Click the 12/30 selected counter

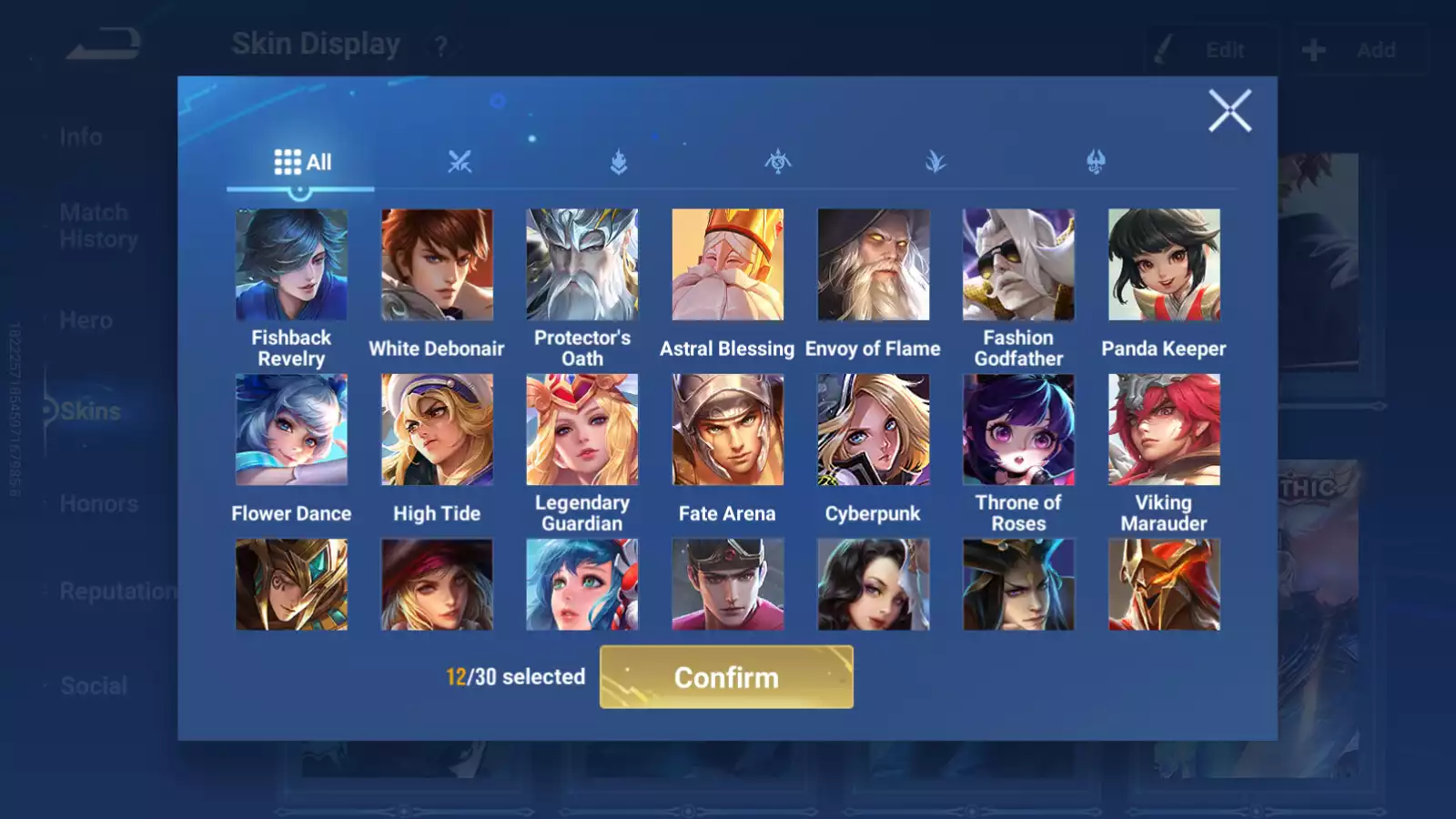tap(513, 677)
